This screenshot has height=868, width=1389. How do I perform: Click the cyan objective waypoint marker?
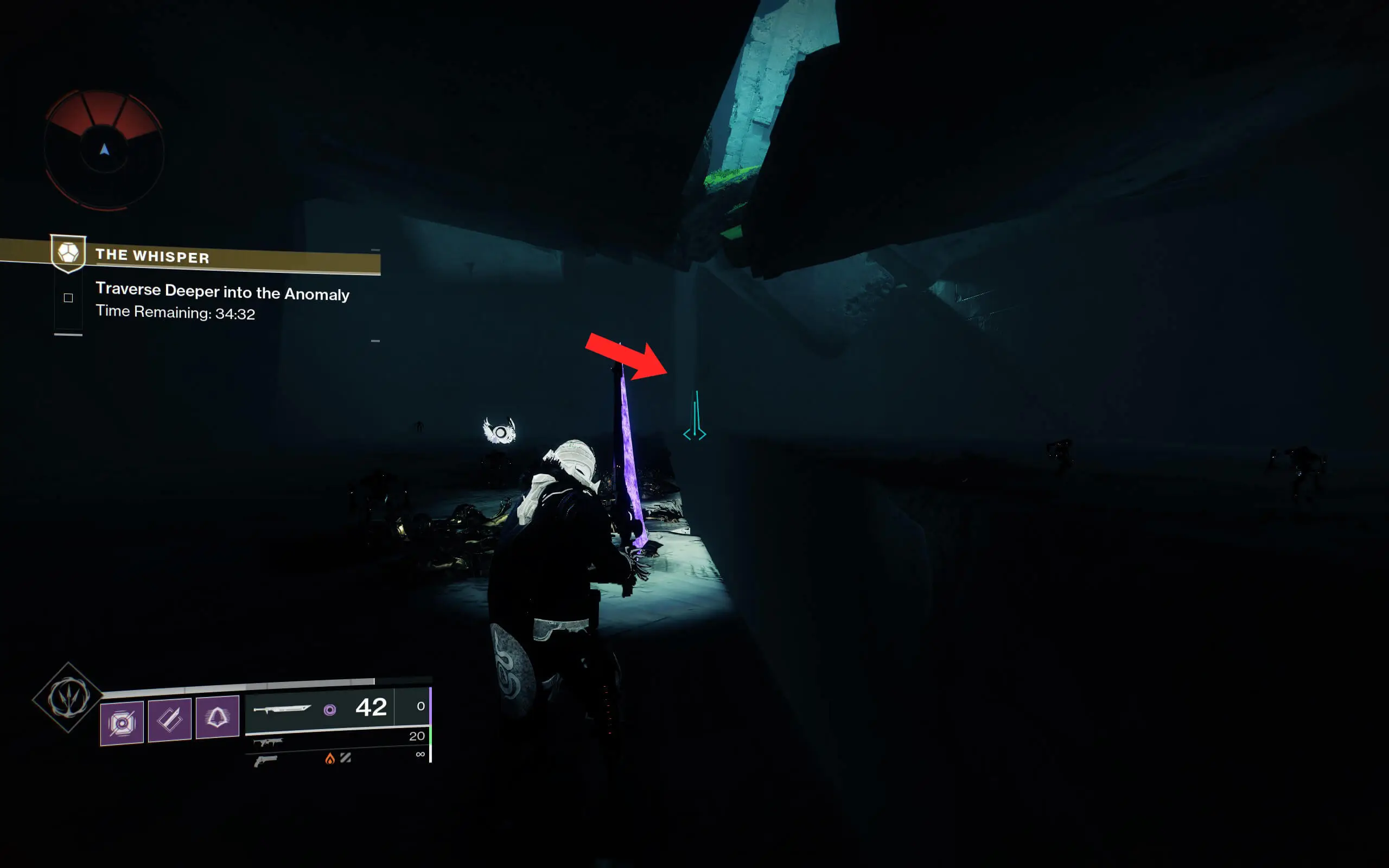coord(694,417)
